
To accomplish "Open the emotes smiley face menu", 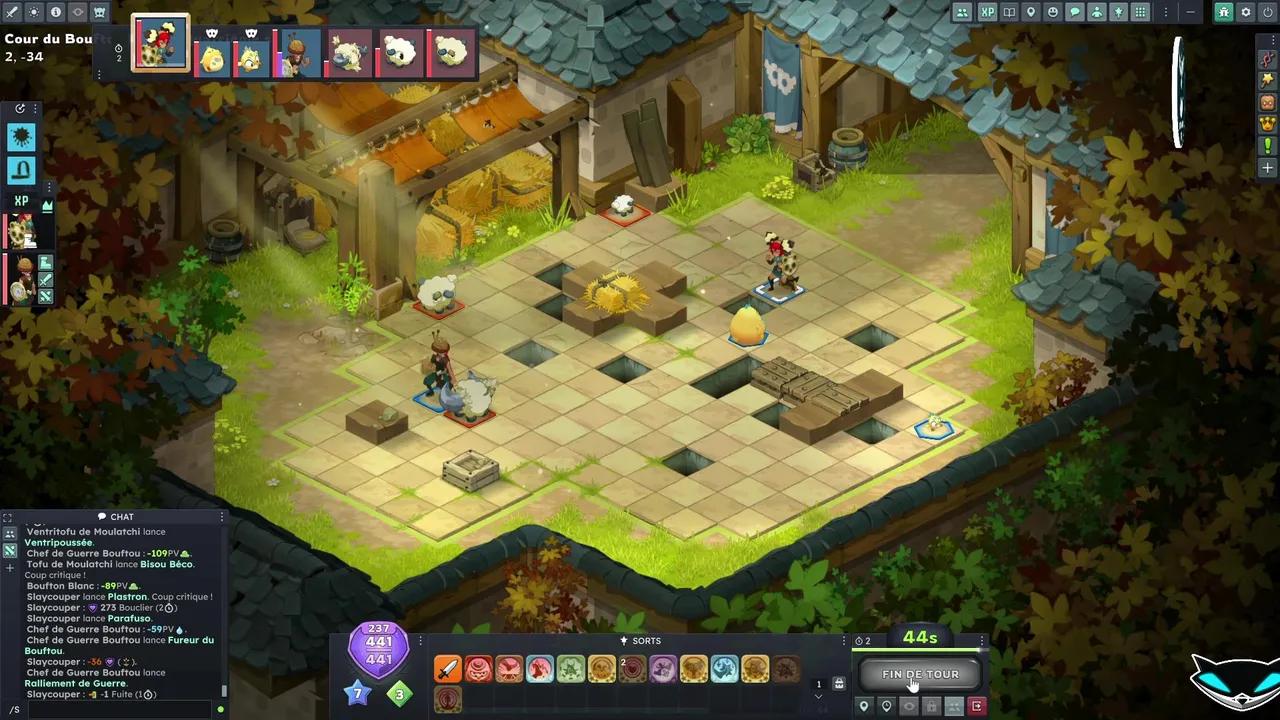I will [1053, 12].
